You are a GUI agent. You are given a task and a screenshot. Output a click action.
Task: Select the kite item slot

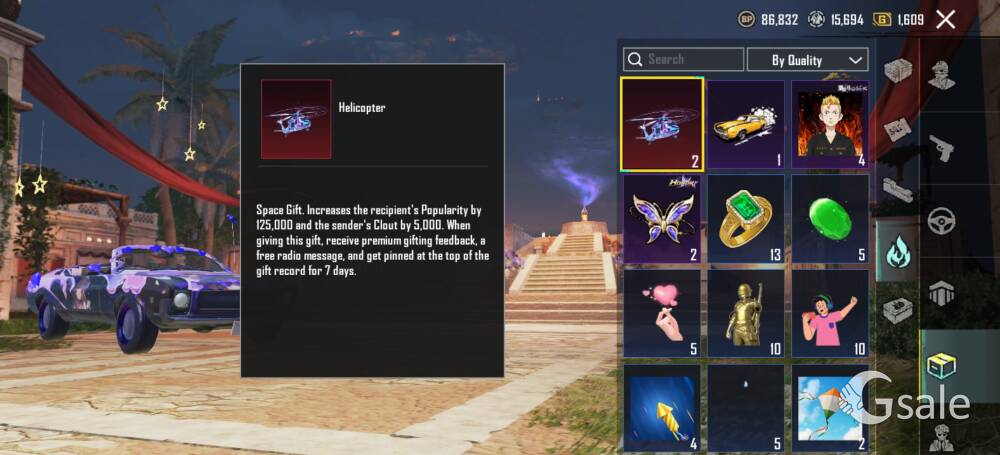(x=830, y=407)
